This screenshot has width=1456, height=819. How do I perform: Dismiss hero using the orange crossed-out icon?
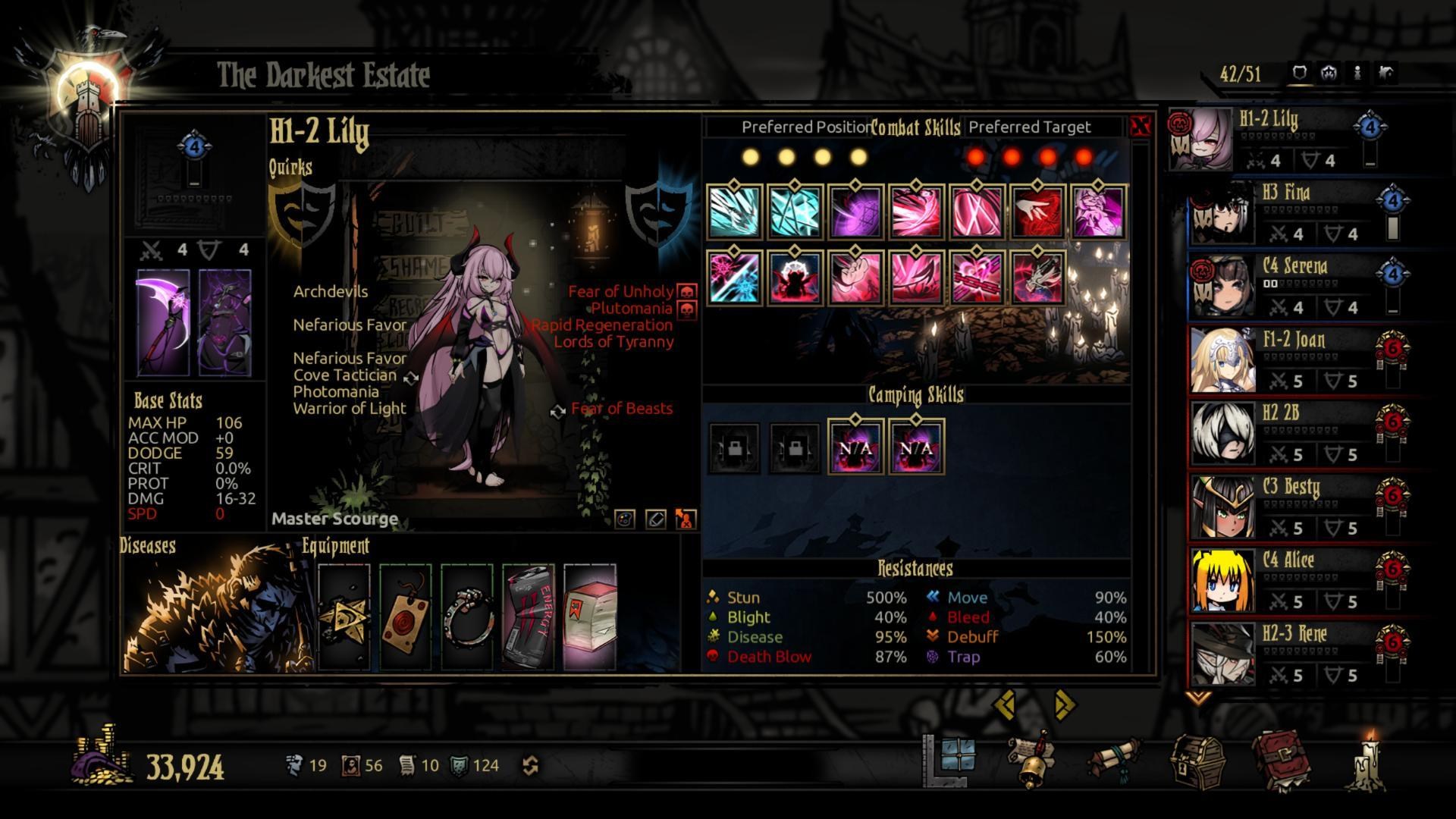click(686, 519)
